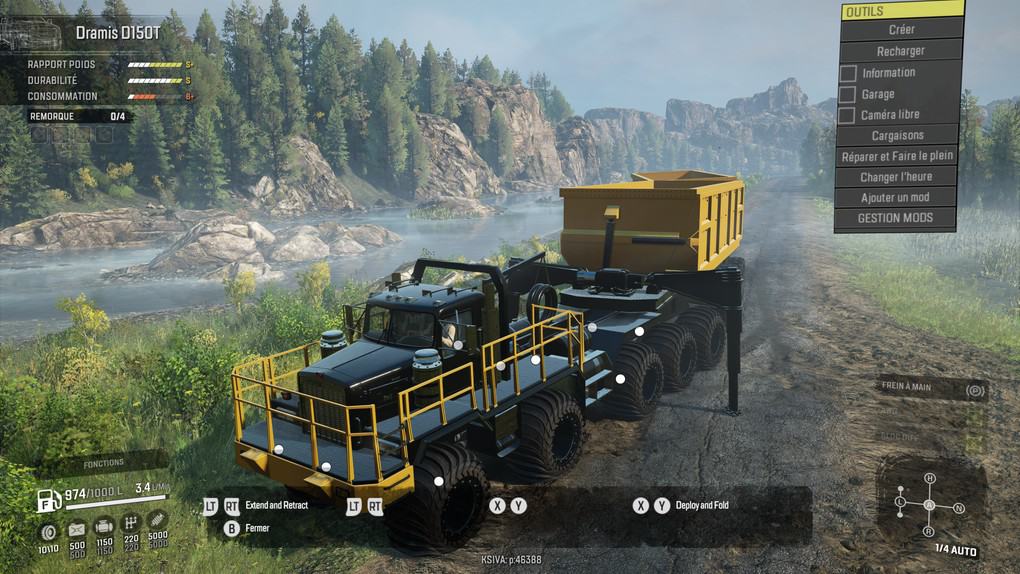The width and height of the screenshot is (1020, 574).
Task: Shift gearbox to H high gear
Action: [930, 479]
